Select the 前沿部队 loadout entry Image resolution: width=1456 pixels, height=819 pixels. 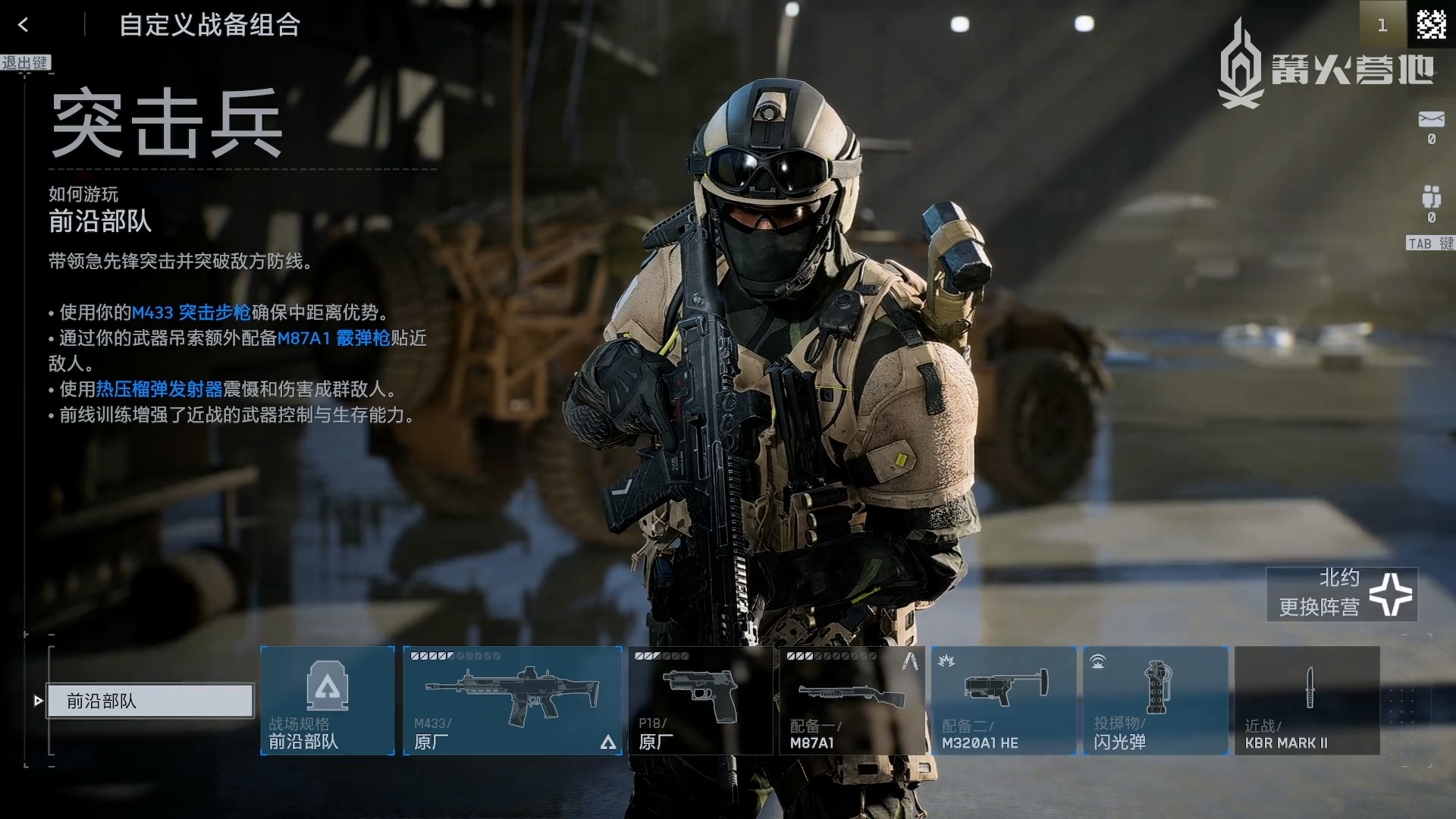click(150, 701)
